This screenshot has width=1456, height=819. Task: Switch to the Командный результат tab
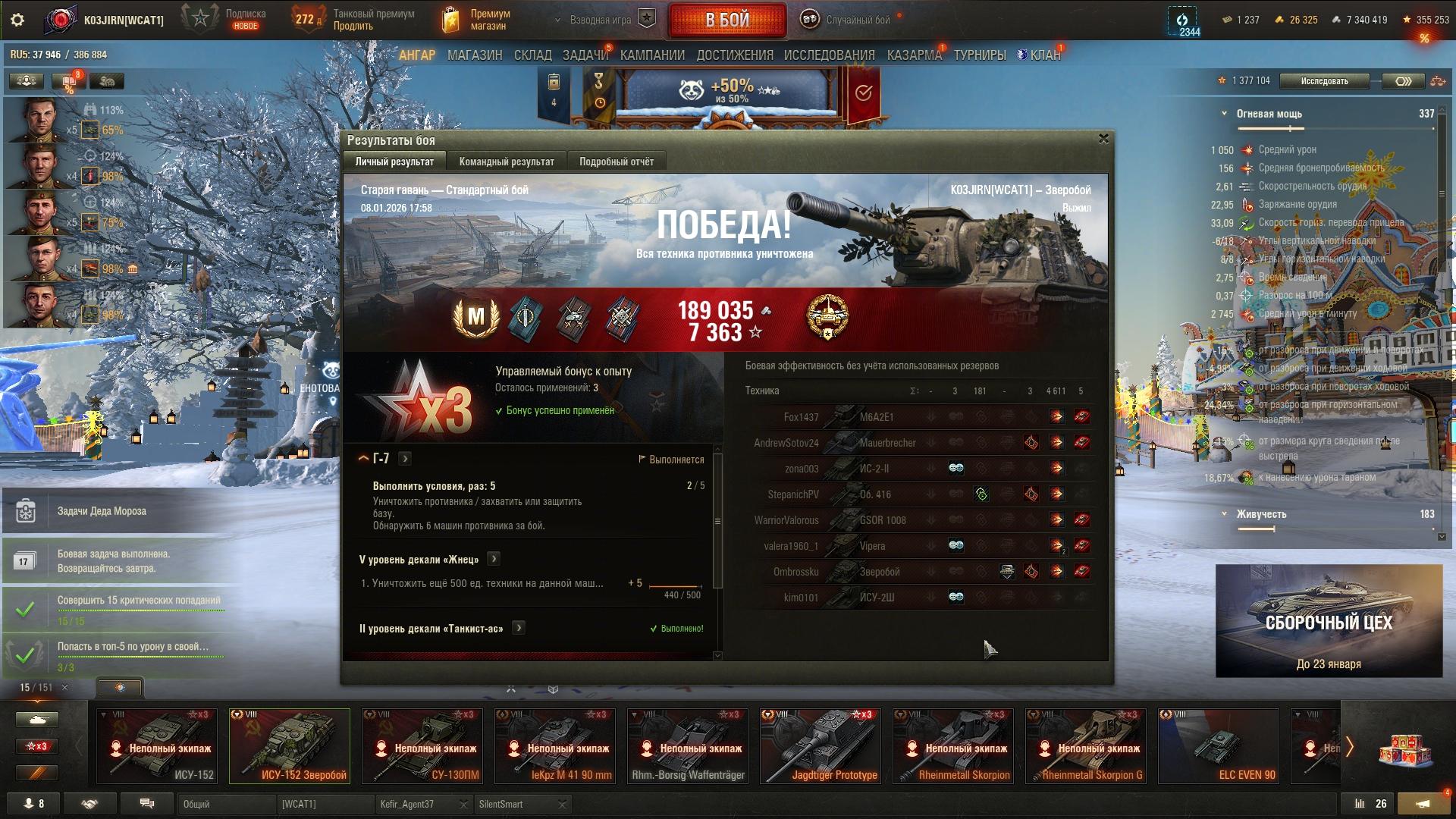click(506, 162)
